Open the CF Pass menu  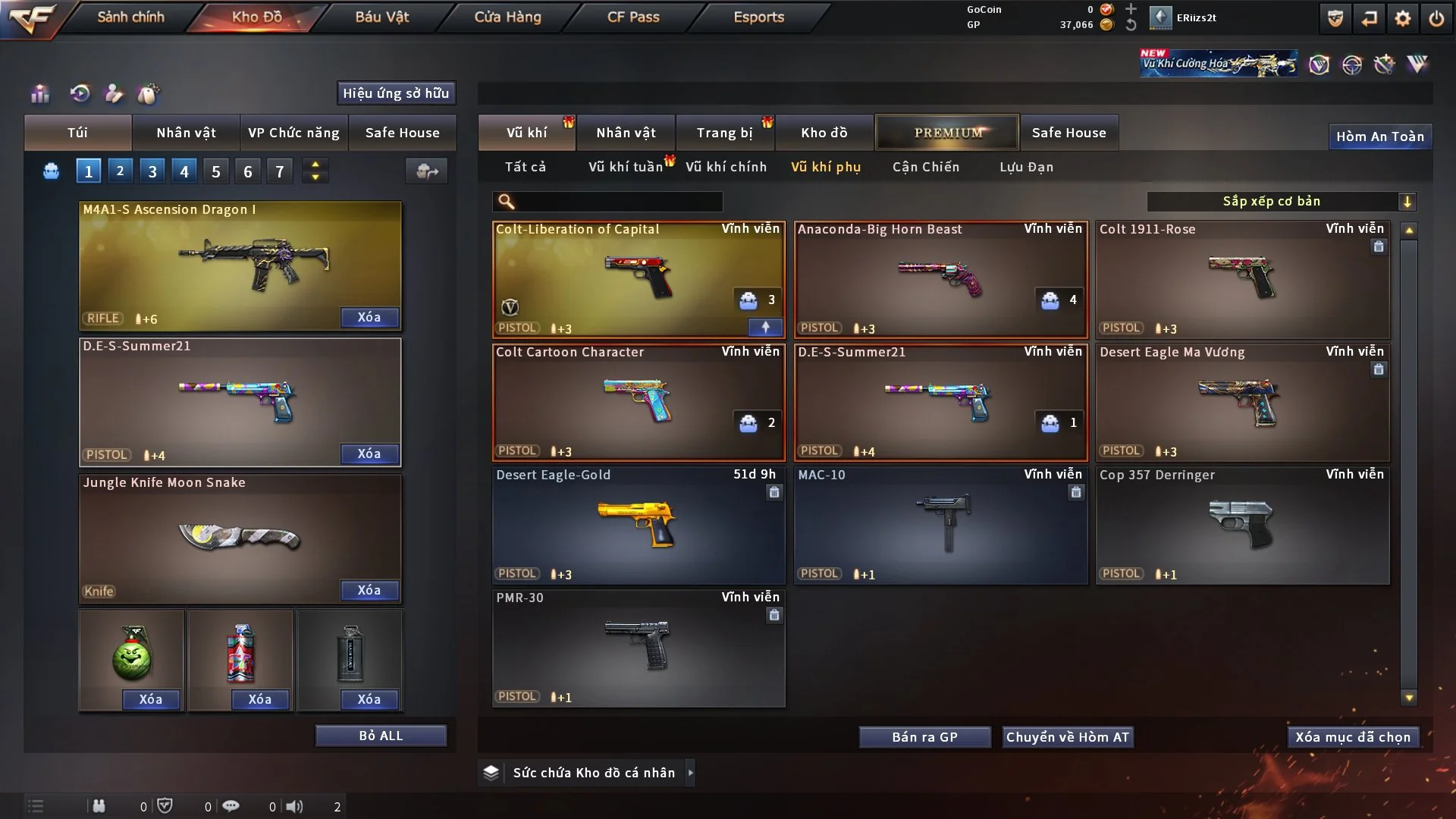click(x=633, y=17)
